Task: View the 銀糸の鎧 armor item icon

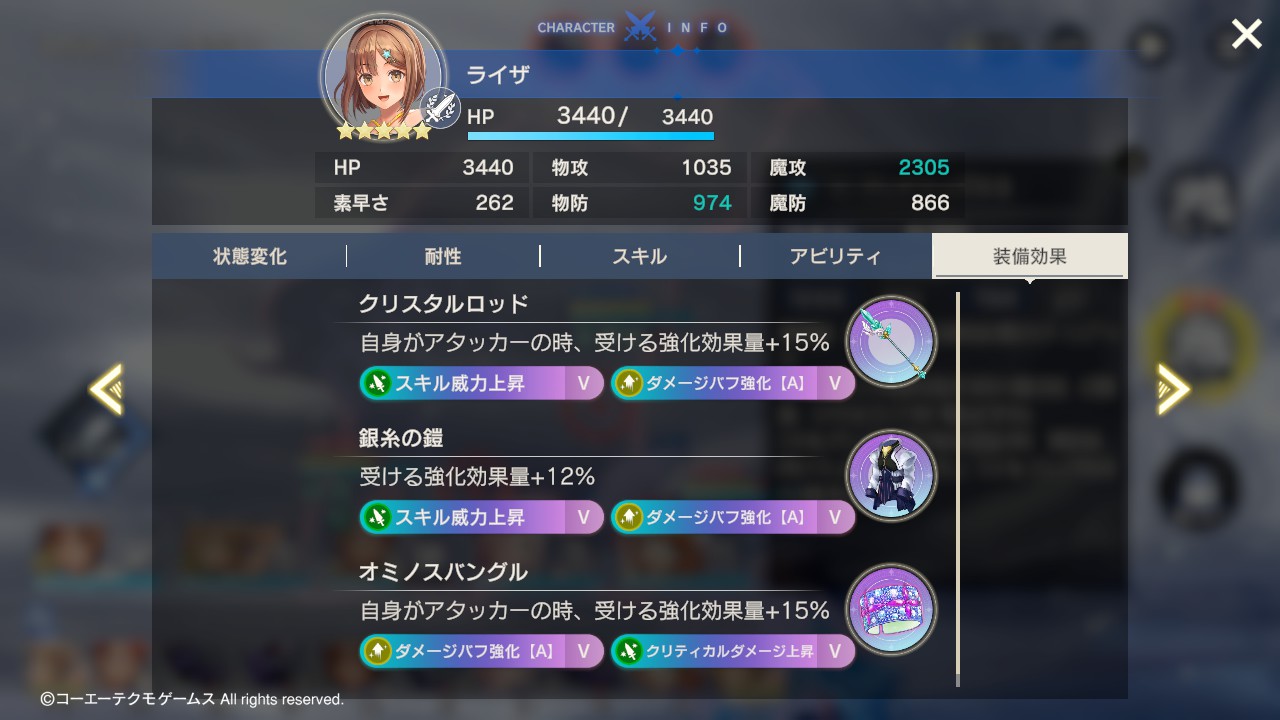Action: [890, 477]
